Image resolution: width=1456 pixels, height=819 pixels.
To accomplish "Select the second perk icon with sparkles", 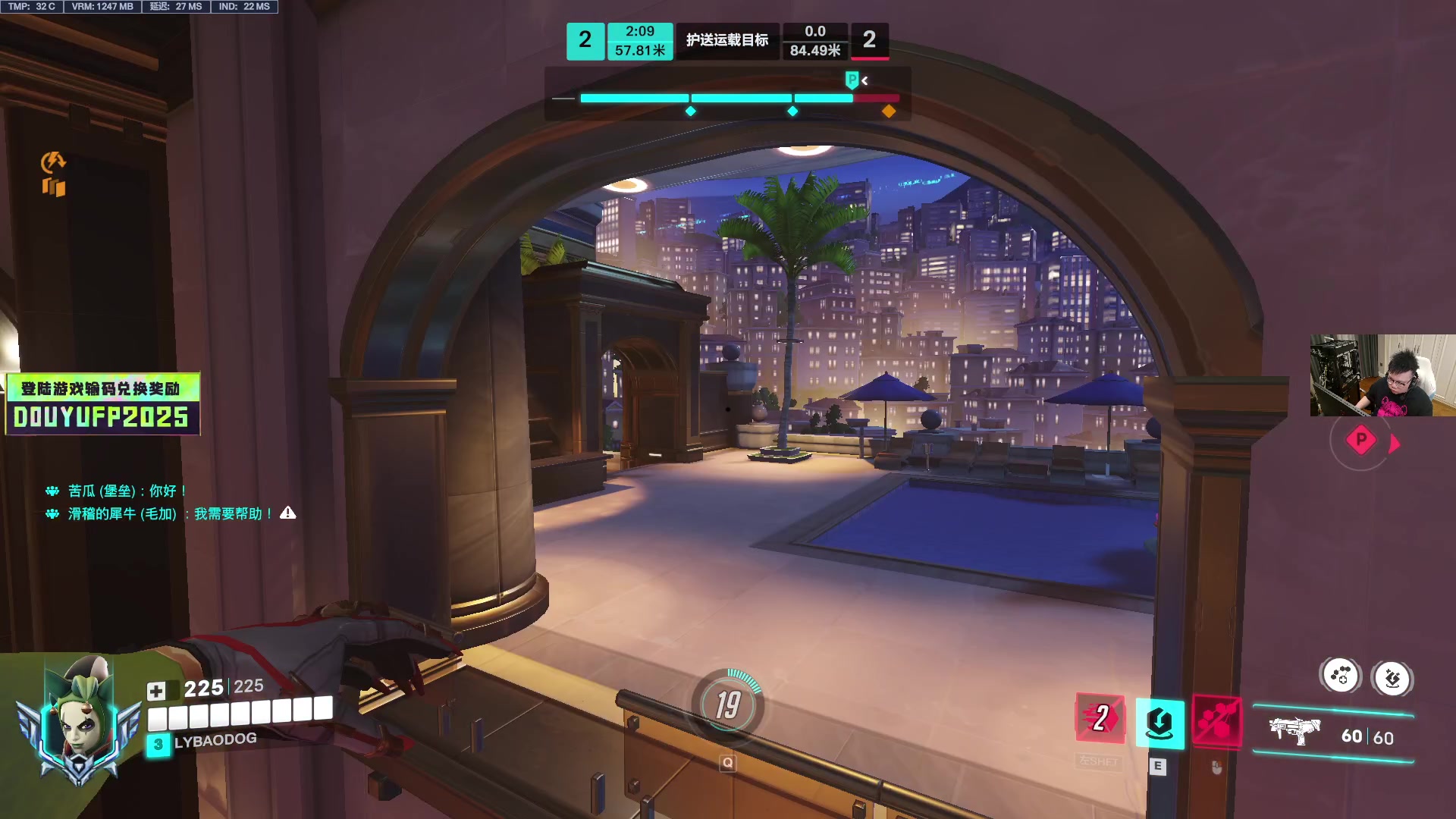I will tap(1392, 679).
